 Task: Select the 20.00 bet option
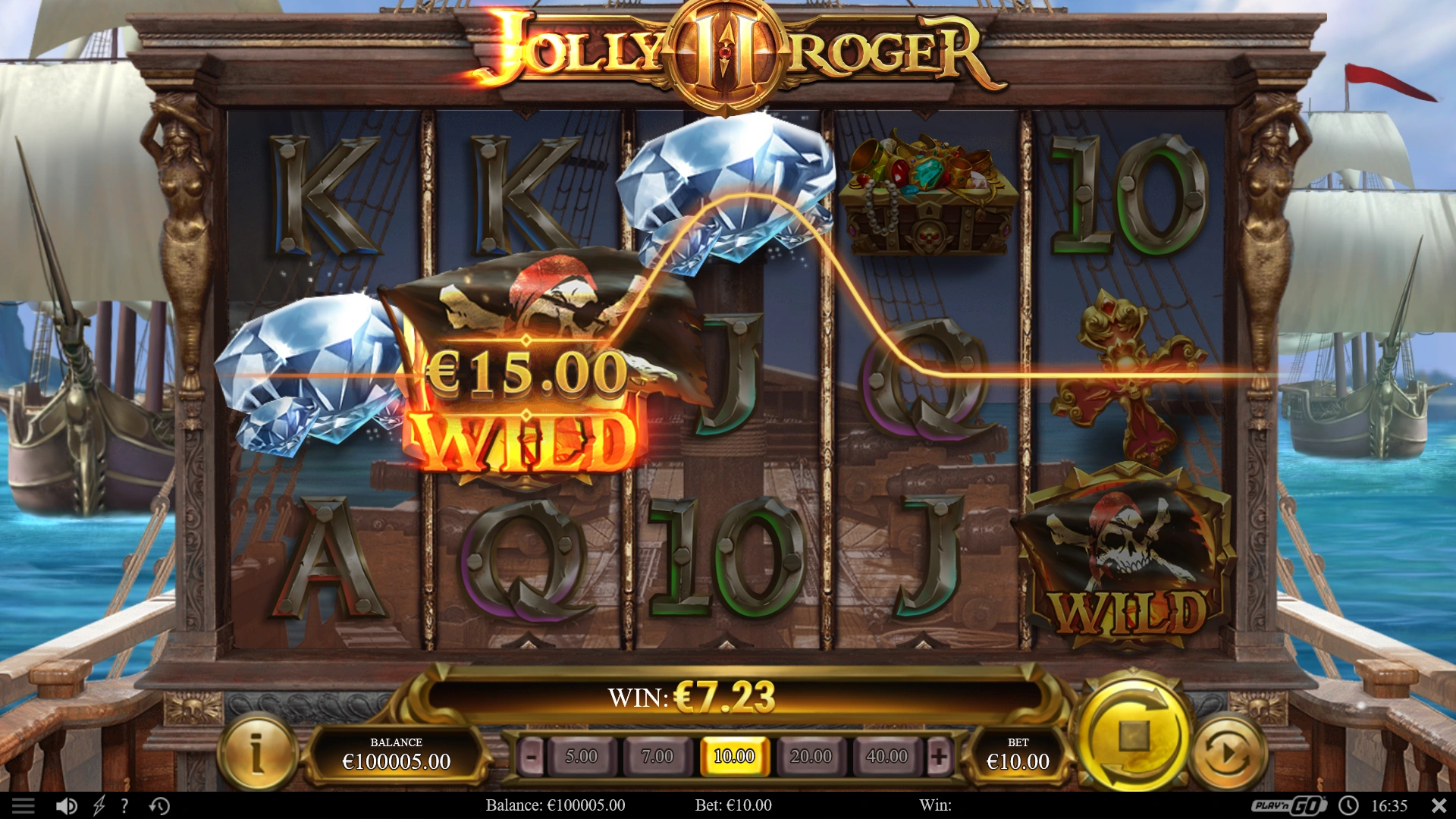click(x=811, y=756)
